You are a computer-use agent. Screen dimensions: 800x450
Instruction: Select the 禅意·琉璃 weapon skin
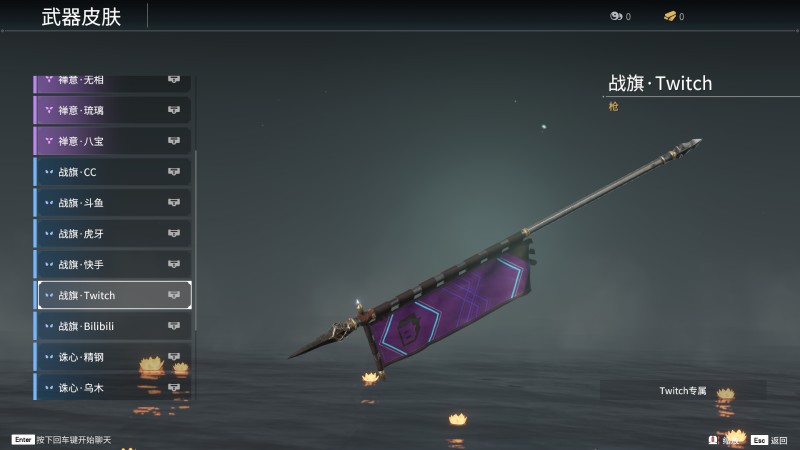[x=112, y=110]
